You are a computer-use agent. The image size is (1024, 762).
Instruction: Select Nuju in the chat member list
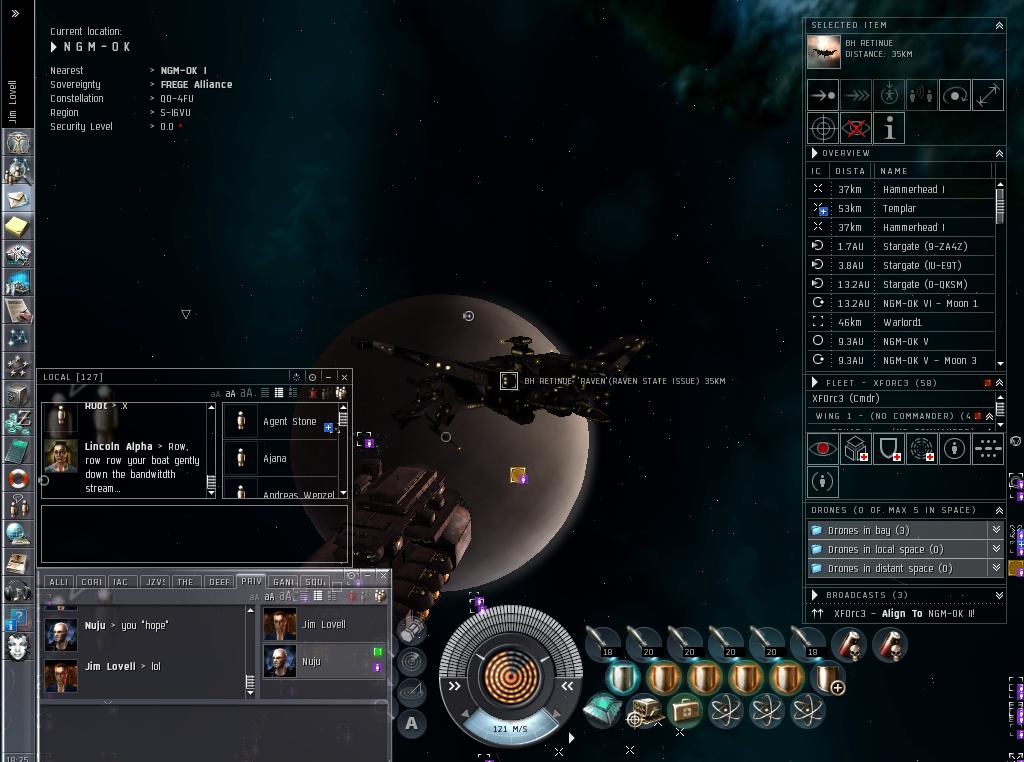point(311,661)
